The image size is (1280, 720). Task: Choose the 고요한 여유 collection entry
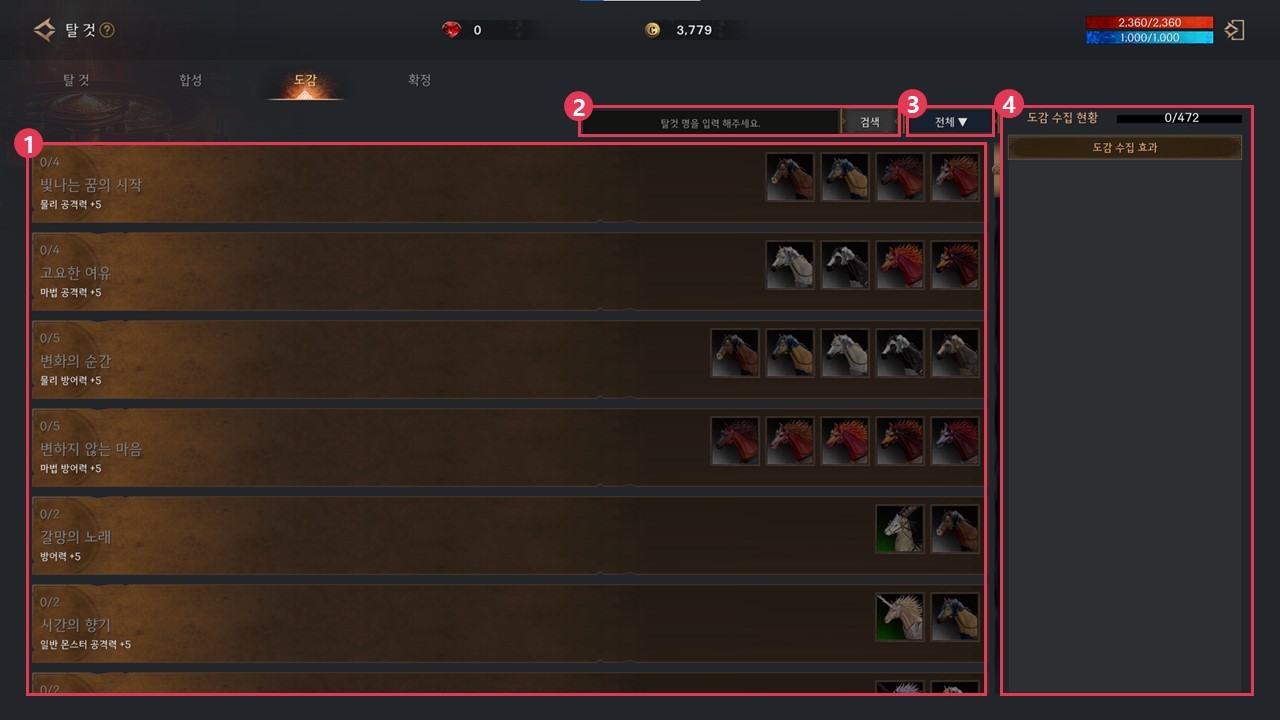(x=300, y=273)
